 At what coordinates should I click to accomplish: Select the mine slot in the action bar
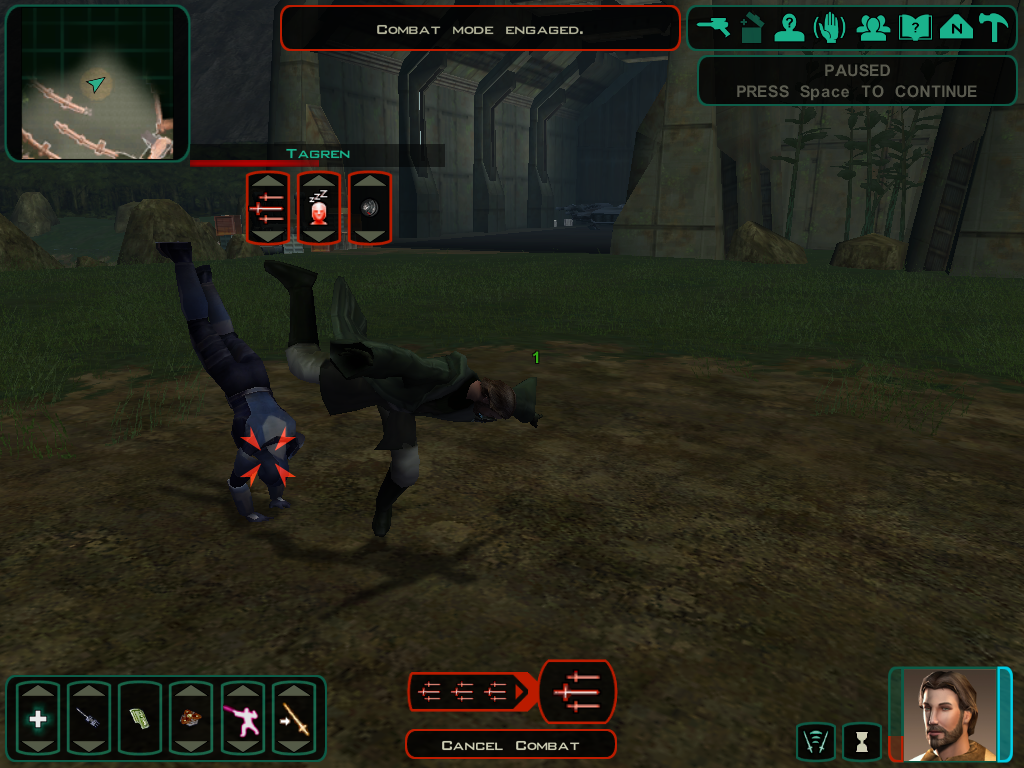tap(191, 718)
